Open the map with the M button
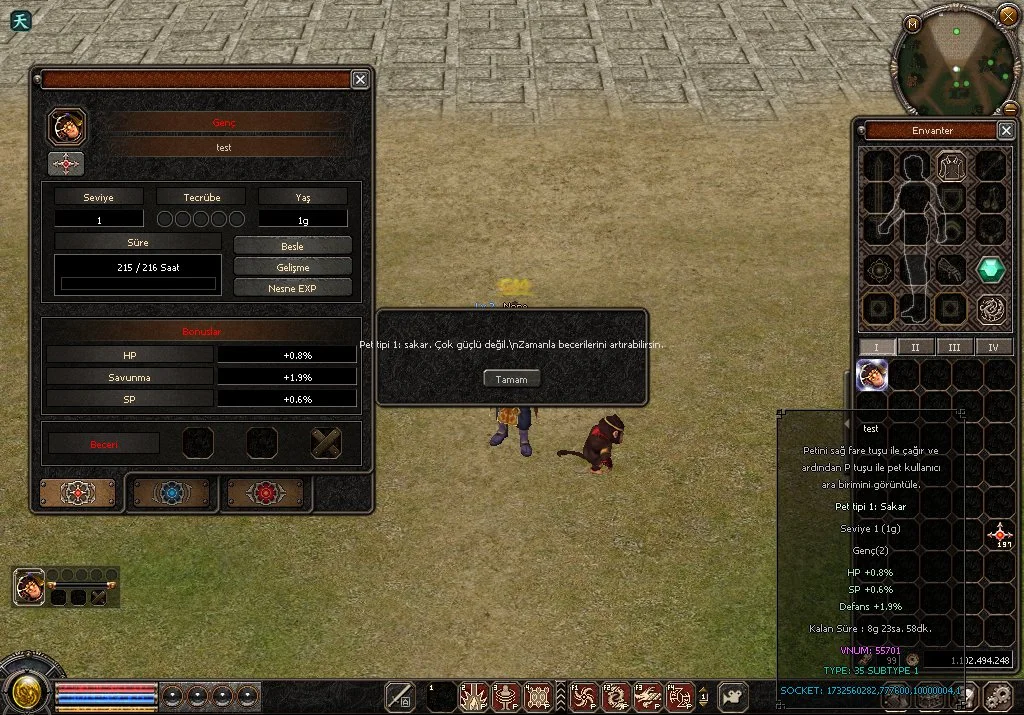The height and width of the screenshot is (715, 1024). coord(913,24)
